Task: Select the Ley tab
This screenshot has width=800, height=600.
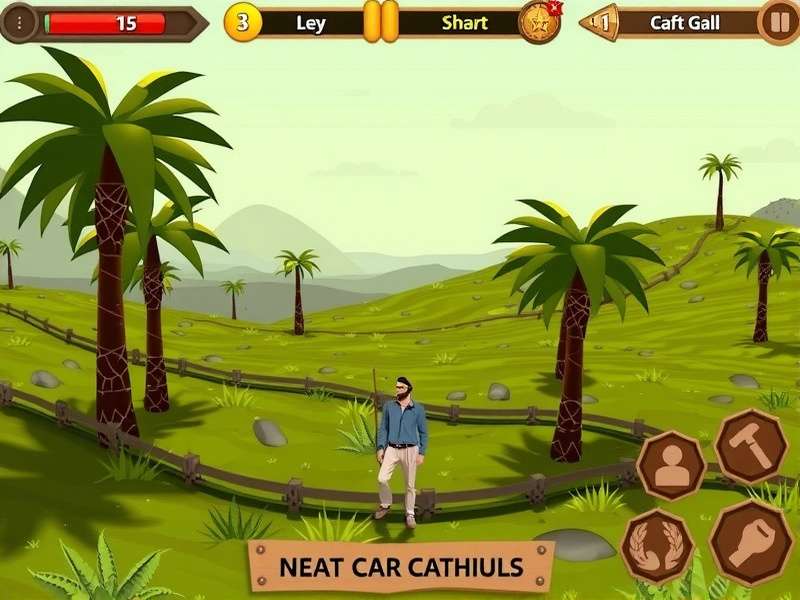Action: click(311, 23)
